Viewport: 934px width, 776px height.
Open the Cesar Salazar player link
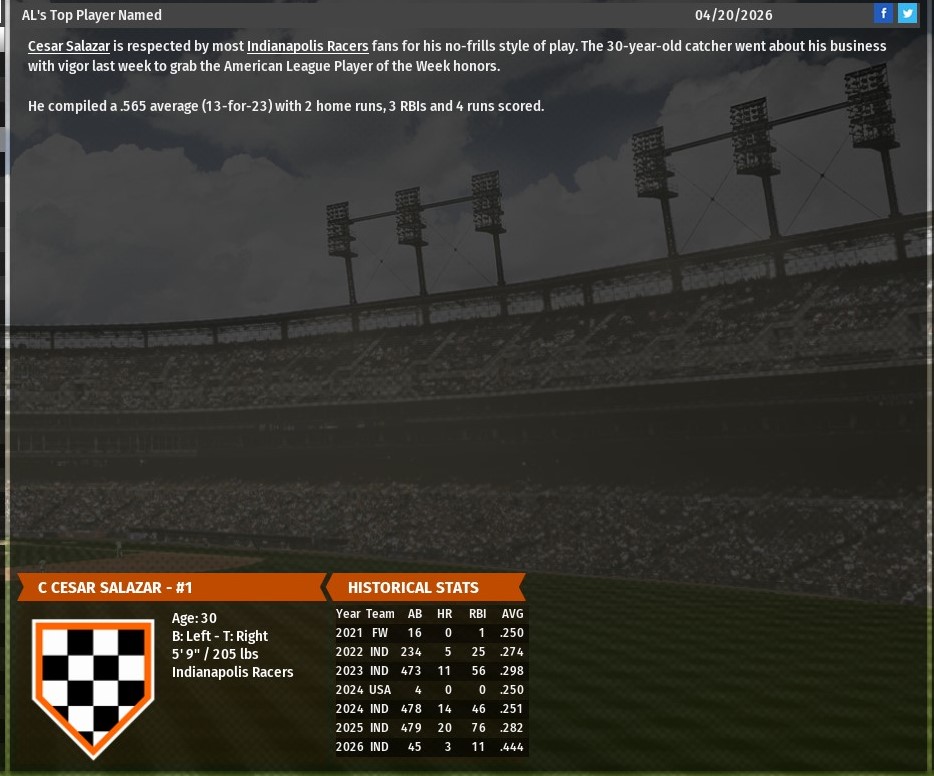pos(69,46)
